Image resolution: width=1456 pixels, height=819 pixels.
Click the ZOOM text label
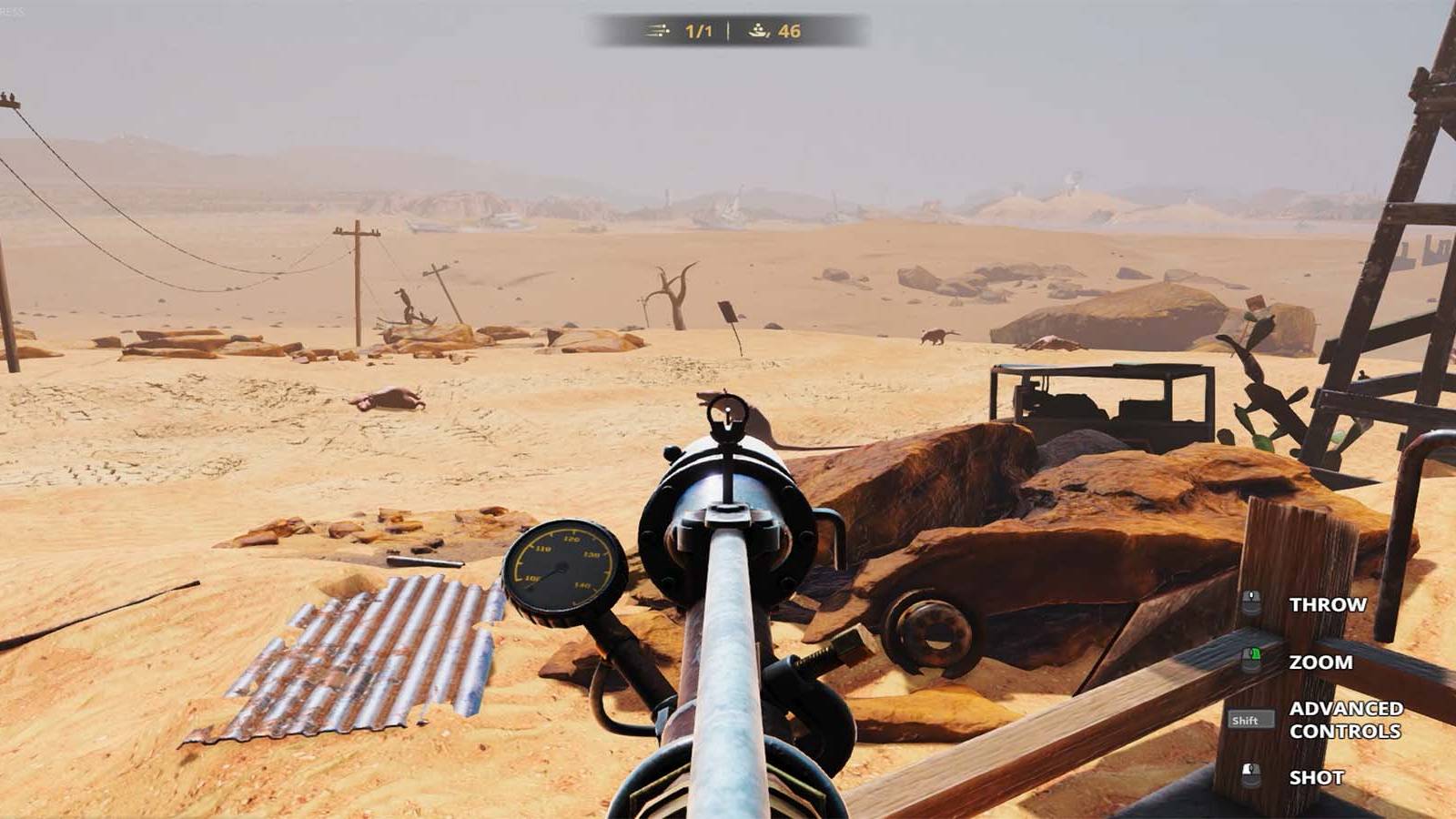pos(1321,662)
